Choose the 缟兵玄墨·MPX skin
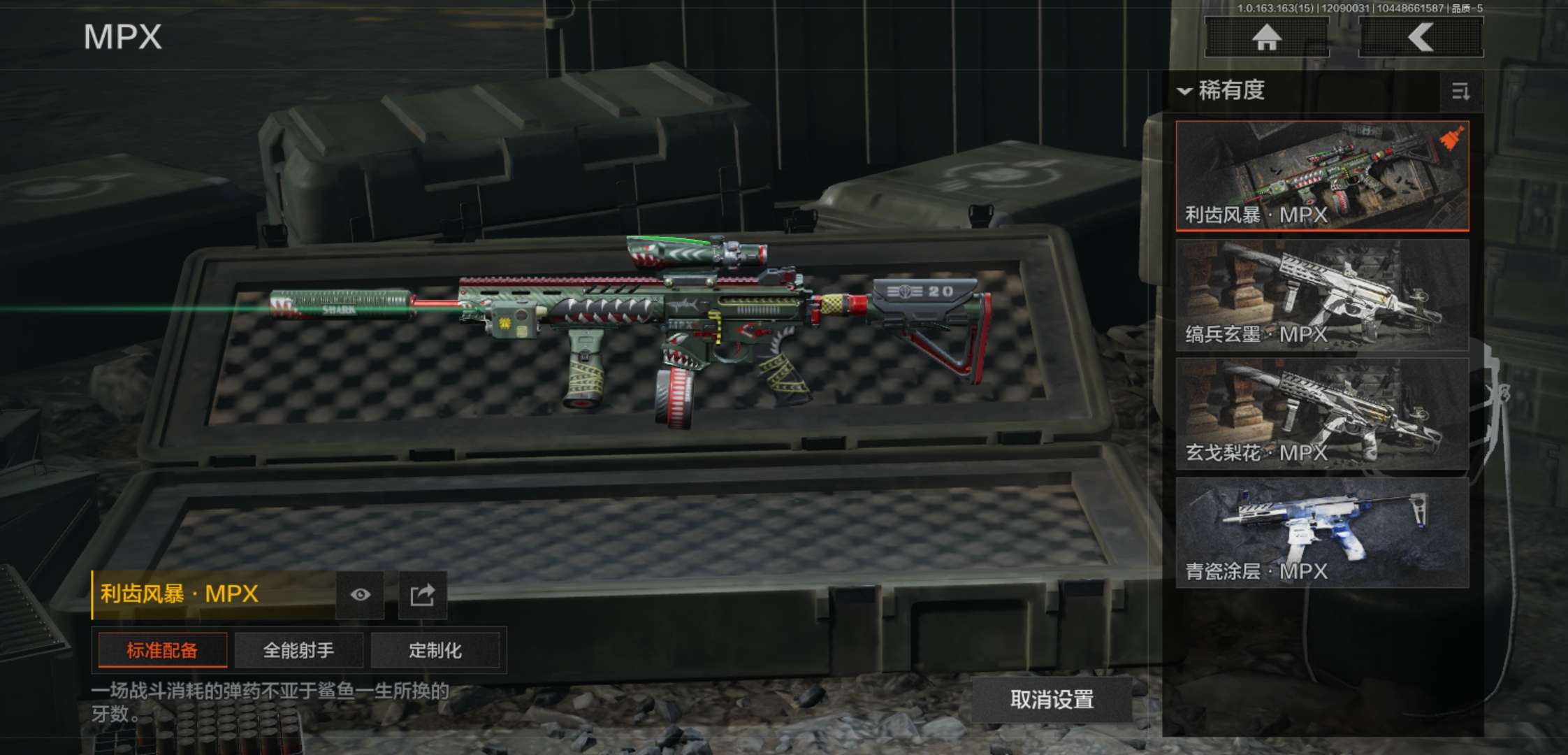 (1322, 294)
